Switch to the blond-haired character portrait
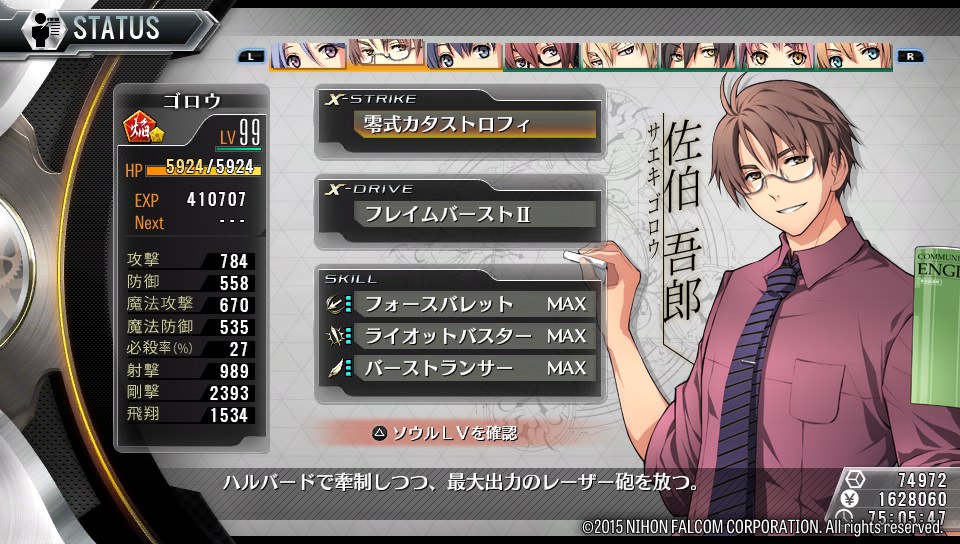Screen dimensions: 960x544 tap(620, 55)
